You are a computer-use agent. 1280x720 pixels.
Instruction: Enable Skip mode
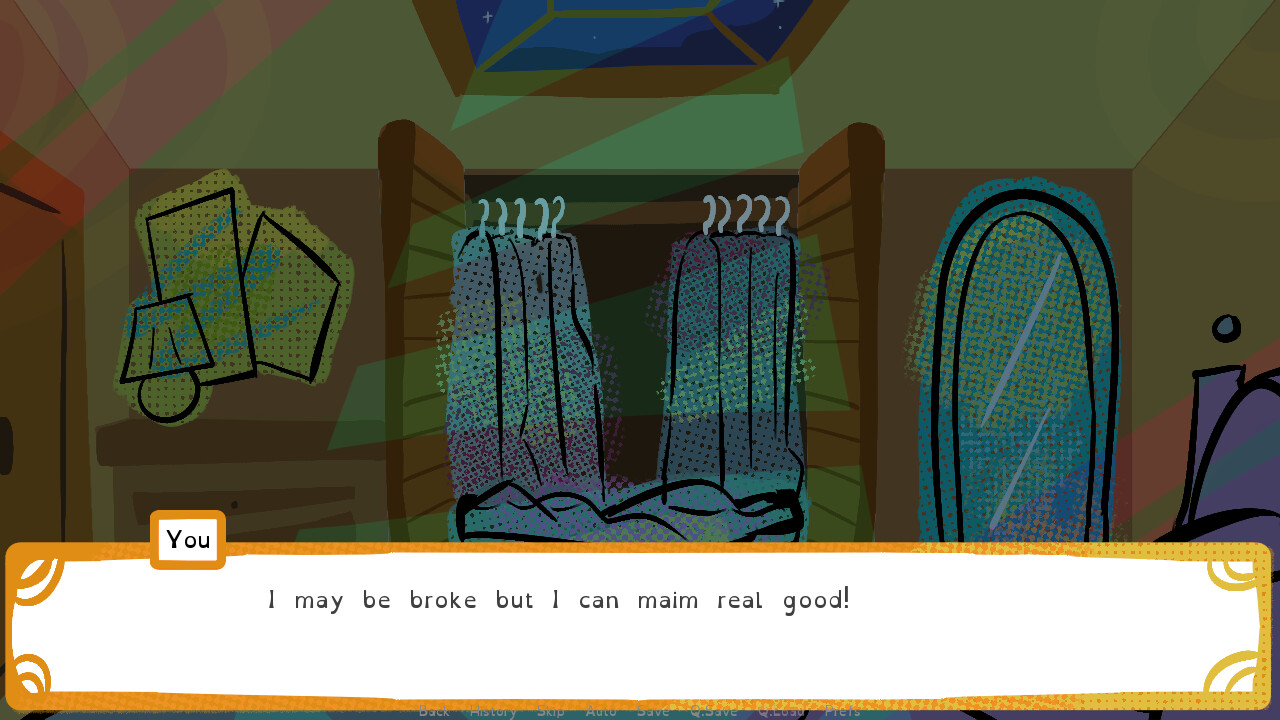point(552,712)
